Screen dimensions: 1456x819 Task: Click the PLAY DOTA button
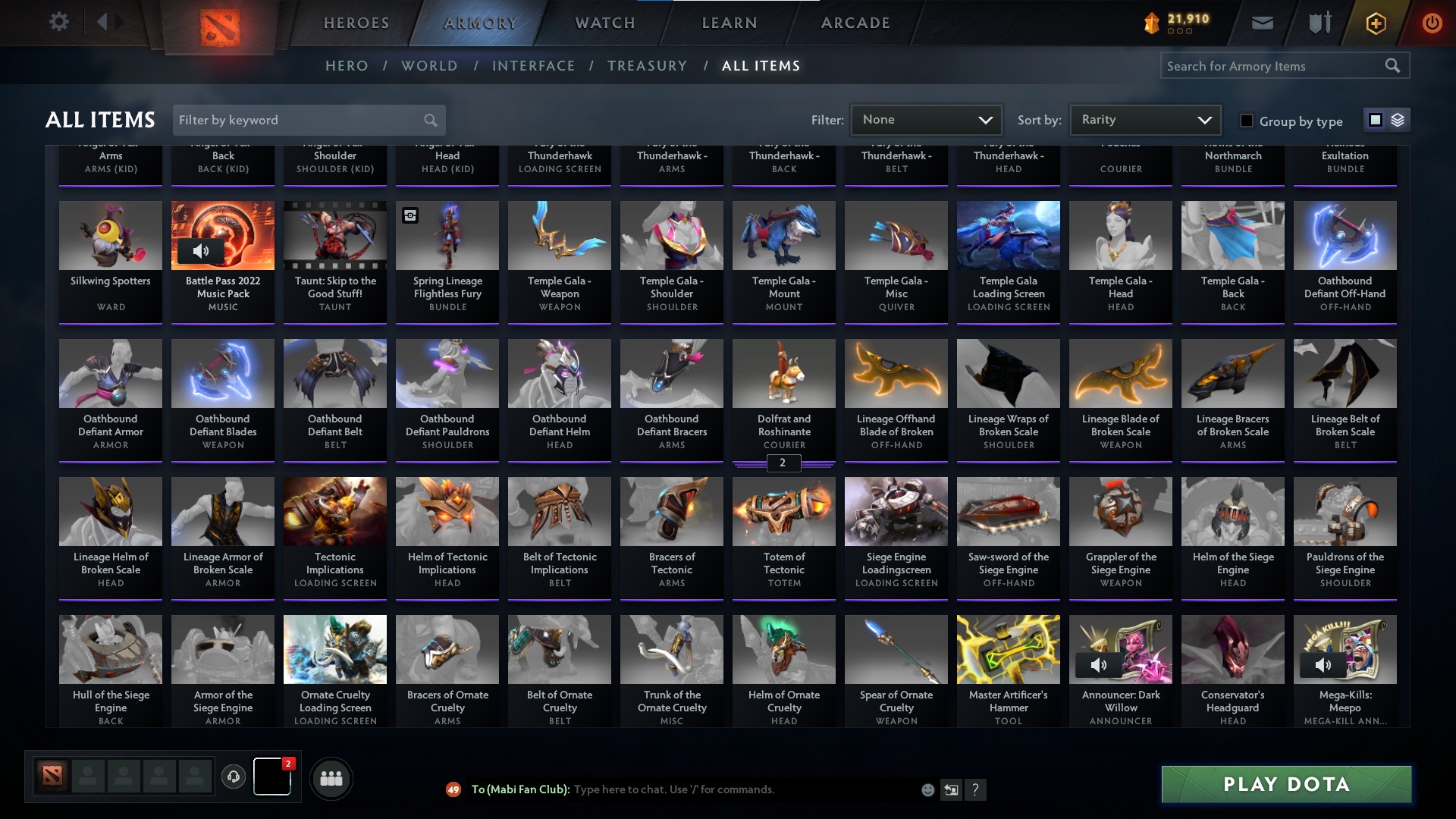click(x=1285, y=784)
